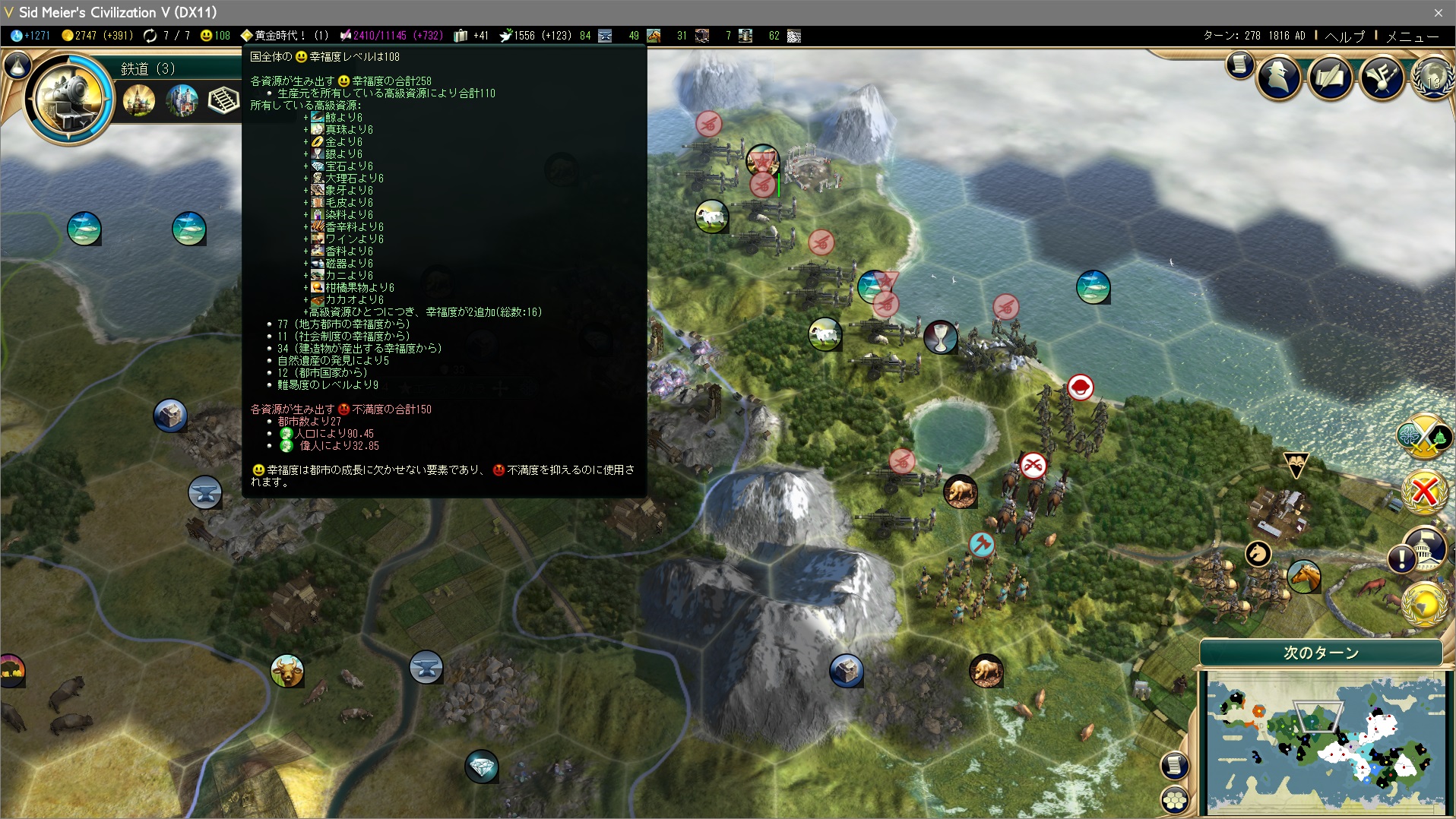Open the small scroll notification log button
This screenshot has width=1456, height=819.
click(1239, 65)
